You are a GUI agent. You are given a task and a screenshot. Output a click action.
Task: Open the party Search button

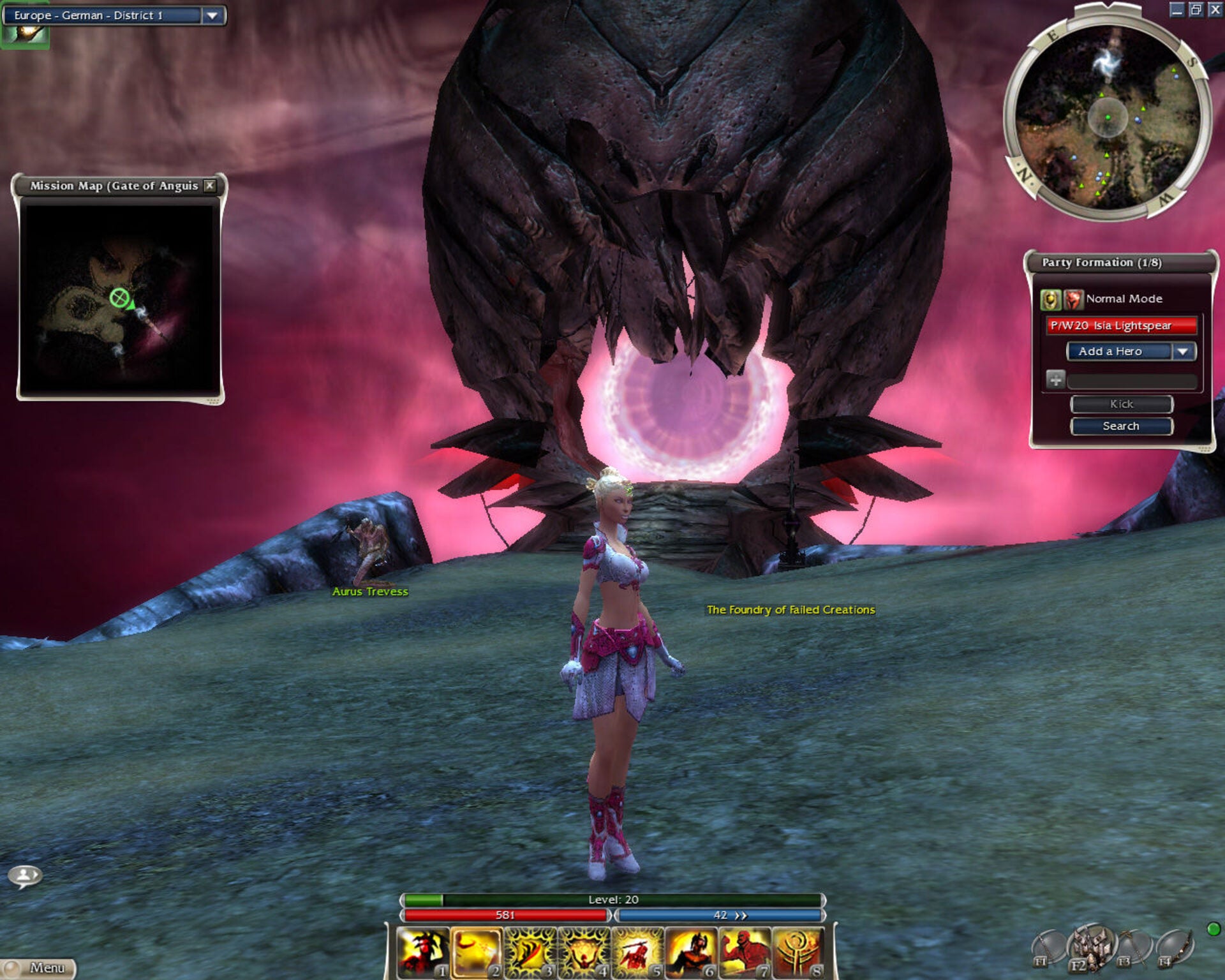(1121, 426)
